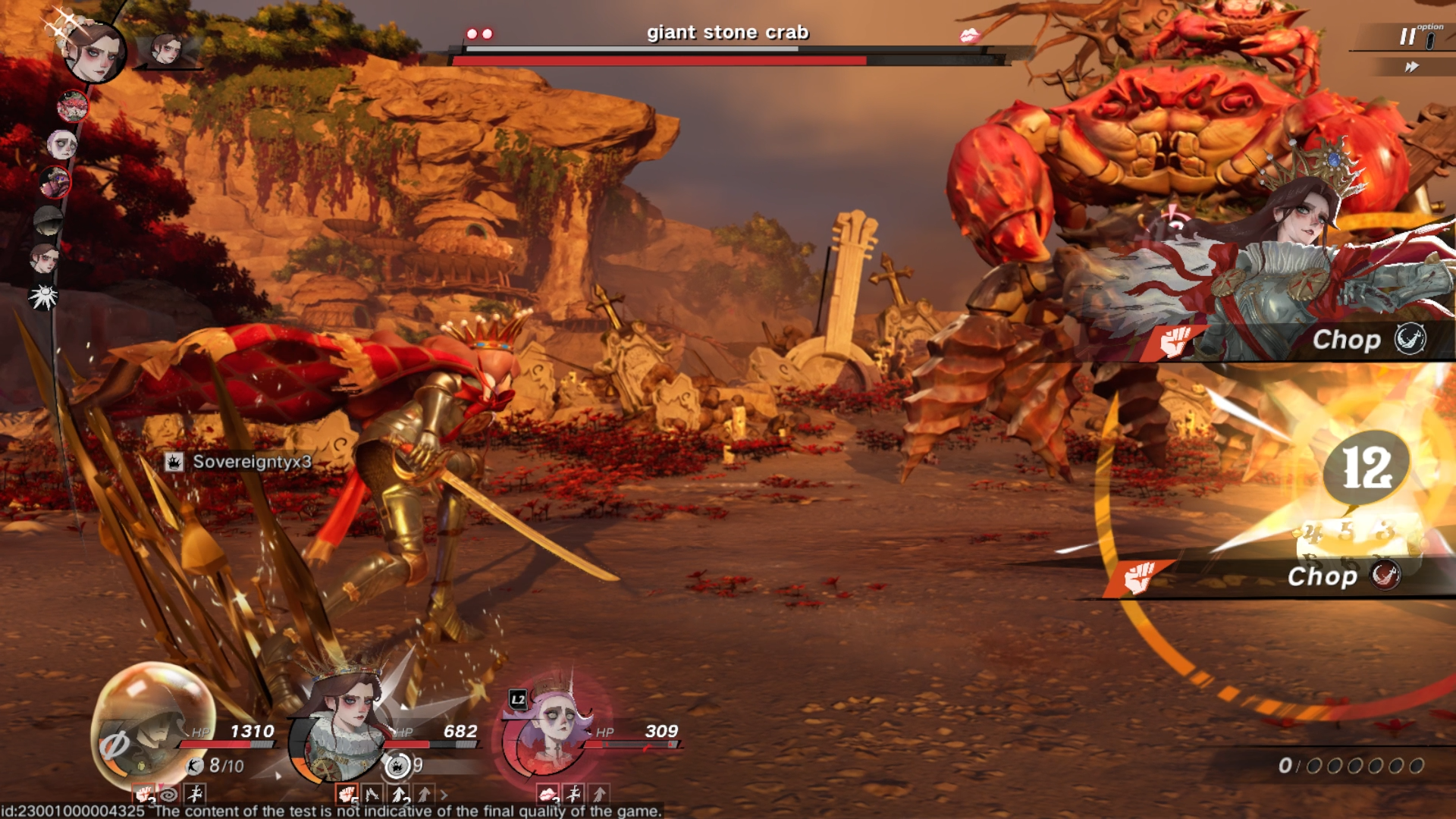This screenshot has width=1456, height=819.
Task: Toggle fast-forward battle speed
Action: click(1411, 67)
